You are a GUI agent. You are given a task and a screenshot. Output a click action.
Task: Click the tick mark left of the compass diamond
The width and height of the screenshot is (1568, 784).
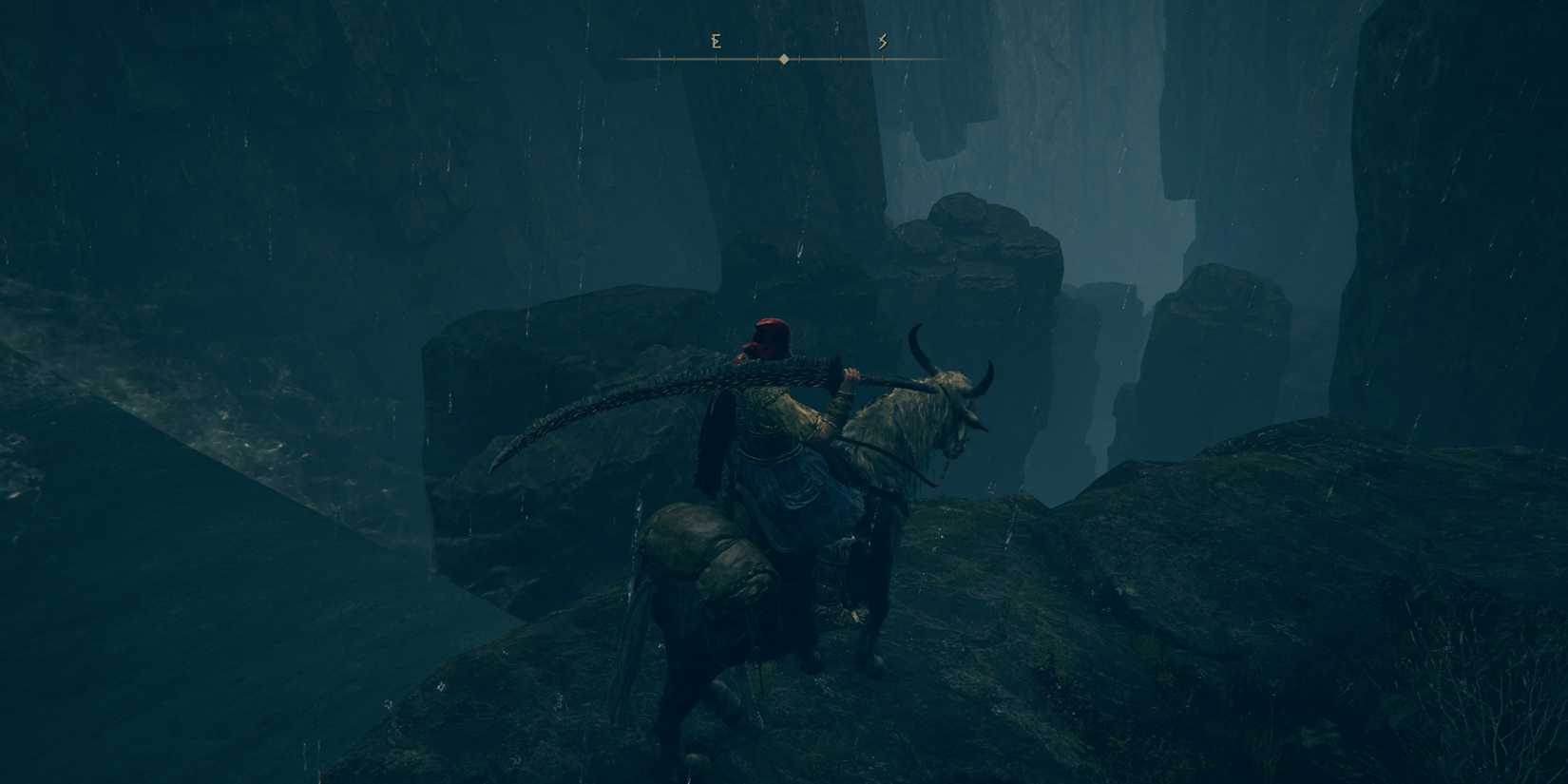[x=758, y=59]
